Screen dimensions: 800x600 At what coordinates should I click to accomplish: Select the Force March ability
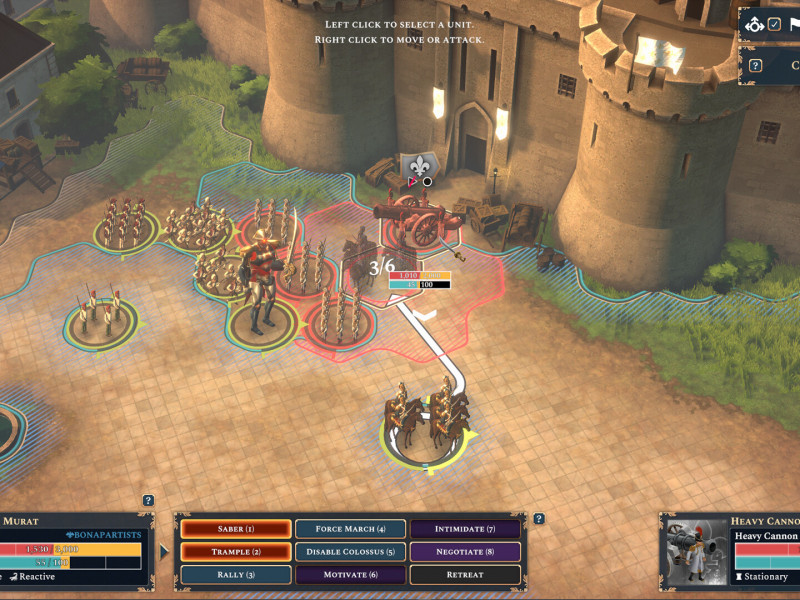coord(350,528)
